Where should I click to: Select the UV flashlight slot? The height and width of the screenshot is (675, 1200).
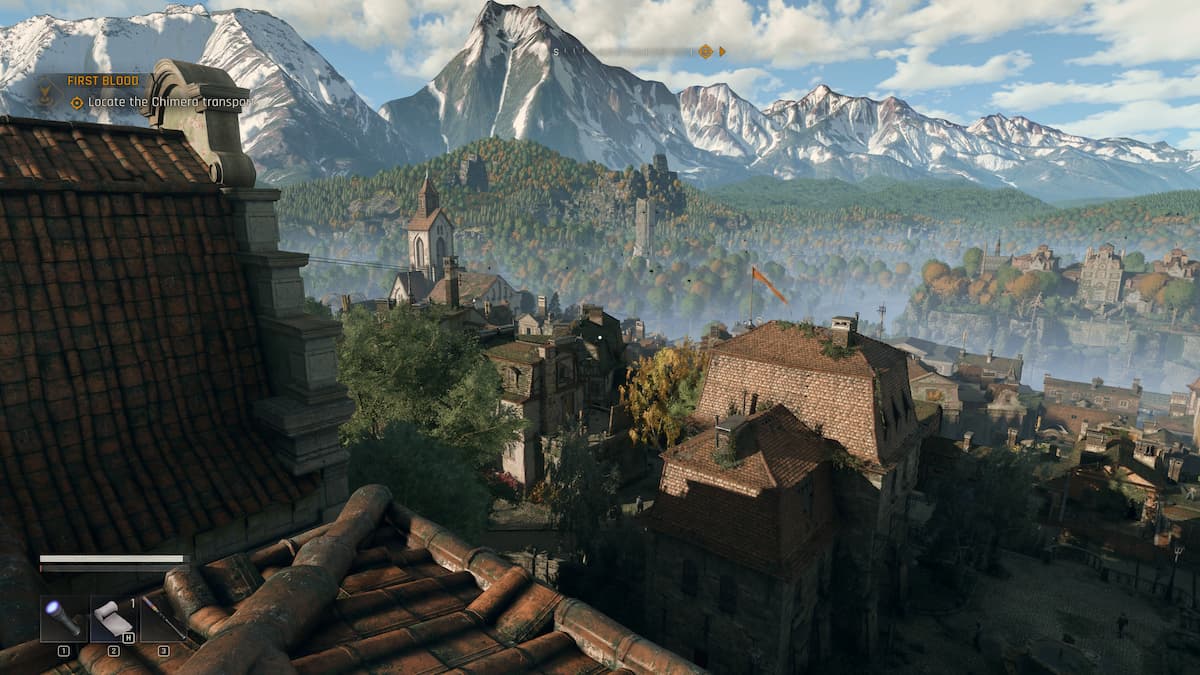[x=63, y=618]
